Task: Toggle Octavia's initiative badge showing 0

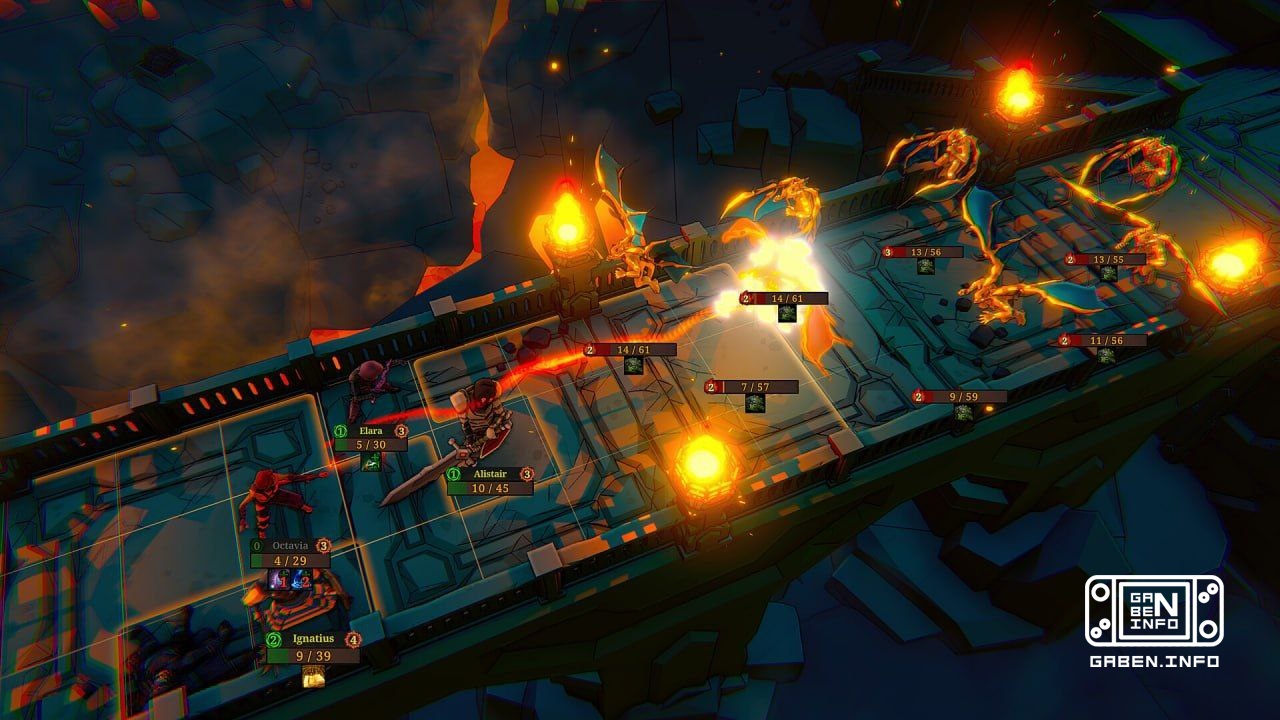Action: click(x=256, y=545)
